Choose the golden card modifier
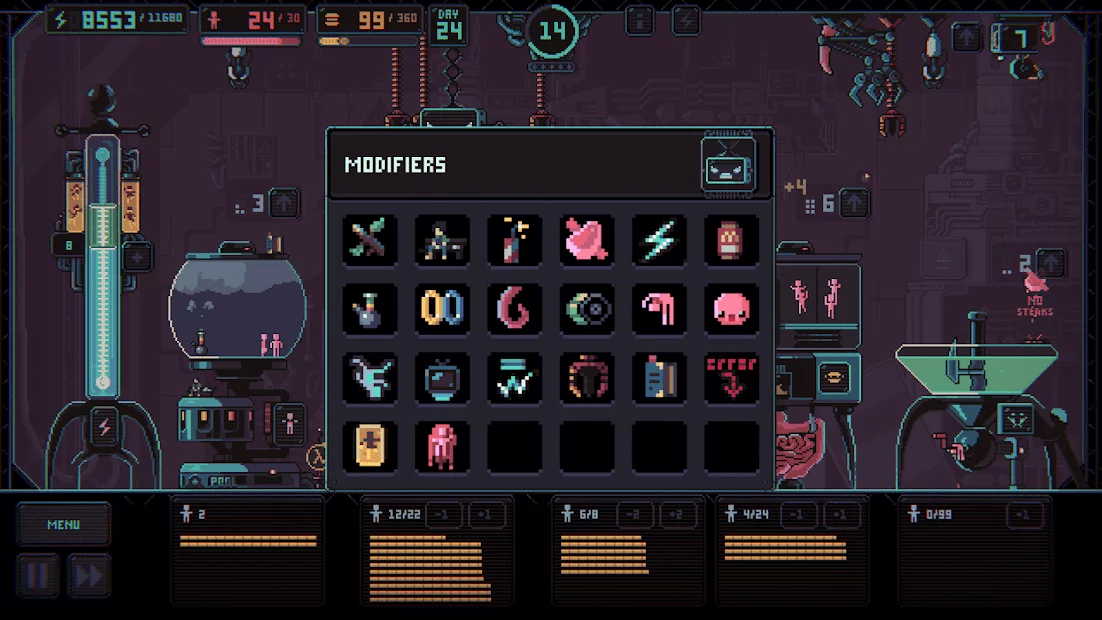The width and height of the screenshot is (1102, 620). click(370, 446)
